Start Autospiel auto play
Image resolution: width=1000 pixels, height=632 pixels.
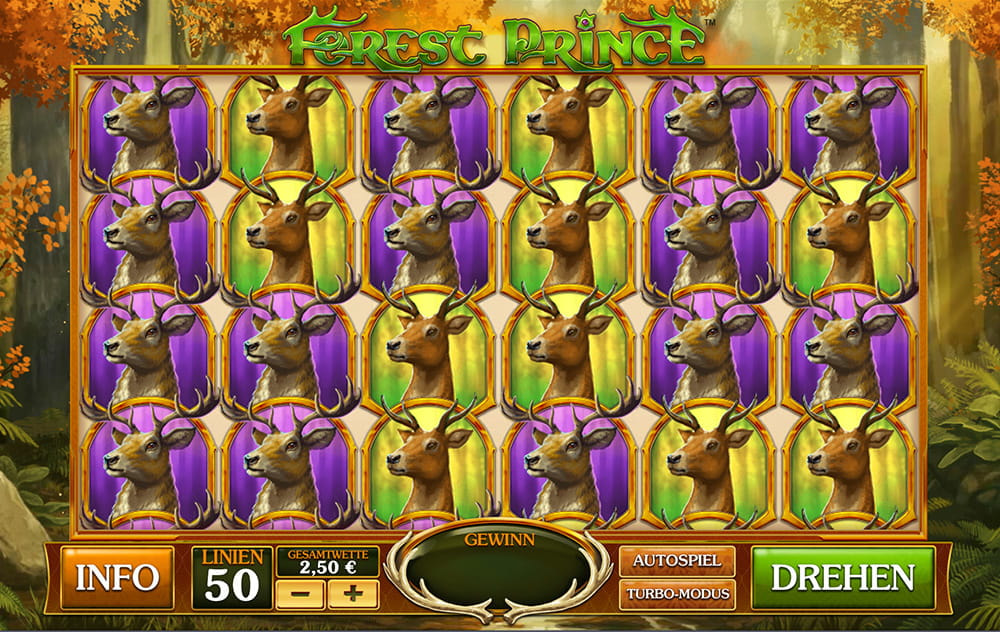pos(677,561)
